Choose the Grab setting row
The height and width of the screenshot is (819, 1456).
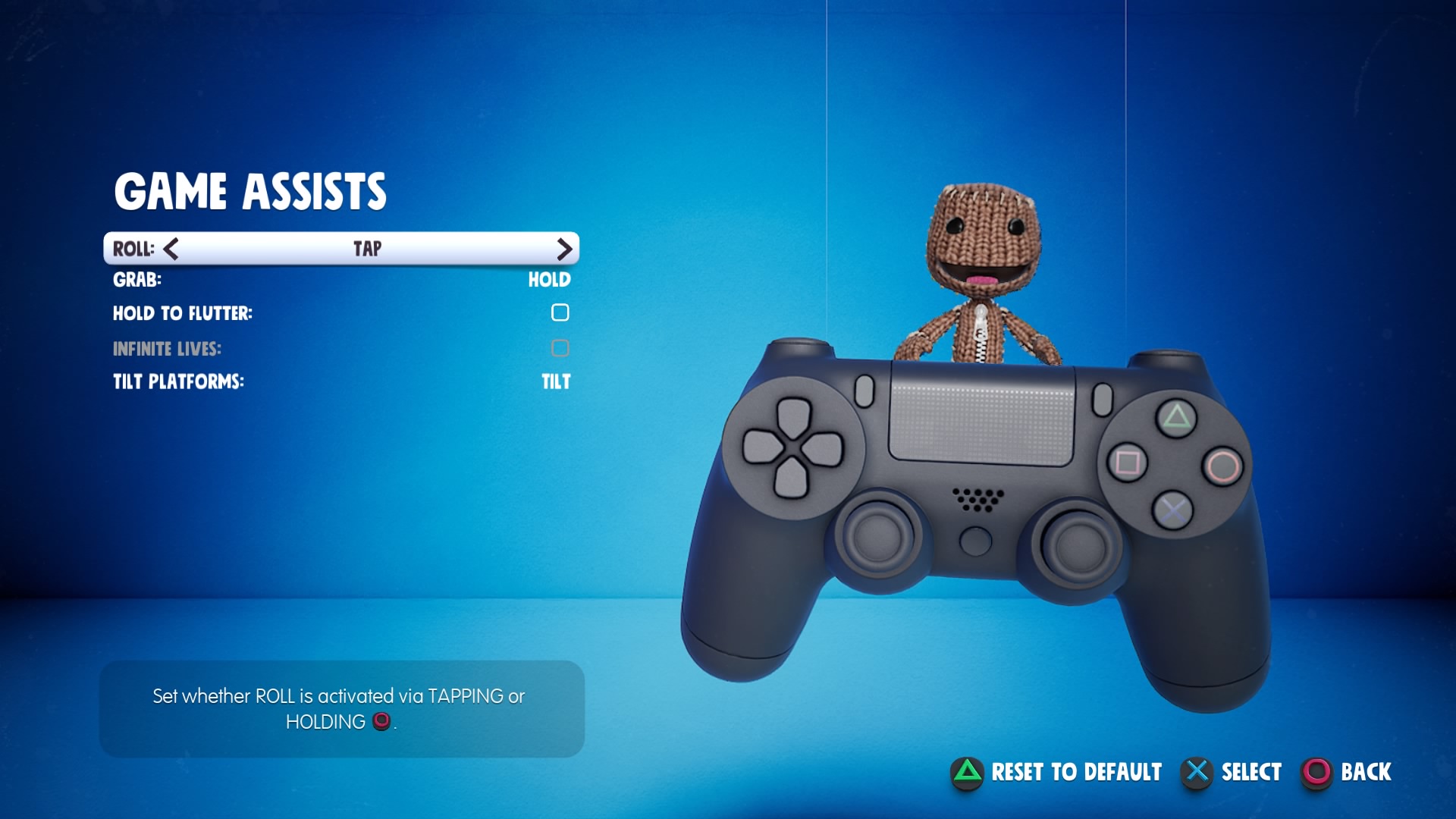(x=341, y=280)
